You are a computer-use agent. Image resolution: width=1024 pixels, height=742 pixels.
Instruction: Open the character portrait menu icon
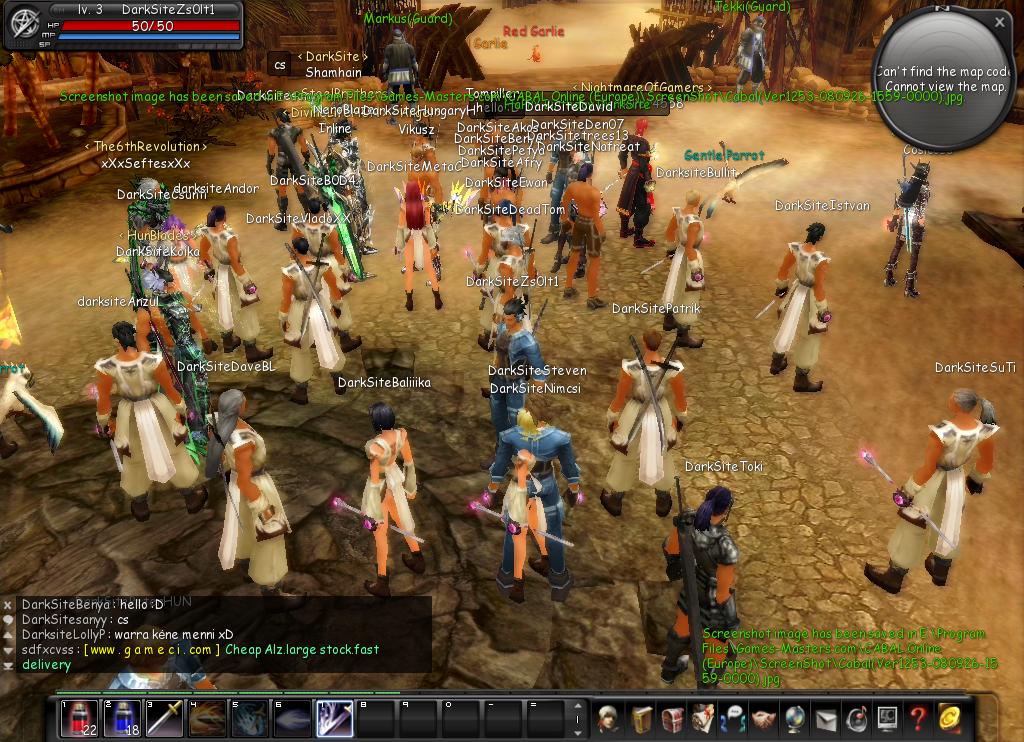tap(607, 718)
